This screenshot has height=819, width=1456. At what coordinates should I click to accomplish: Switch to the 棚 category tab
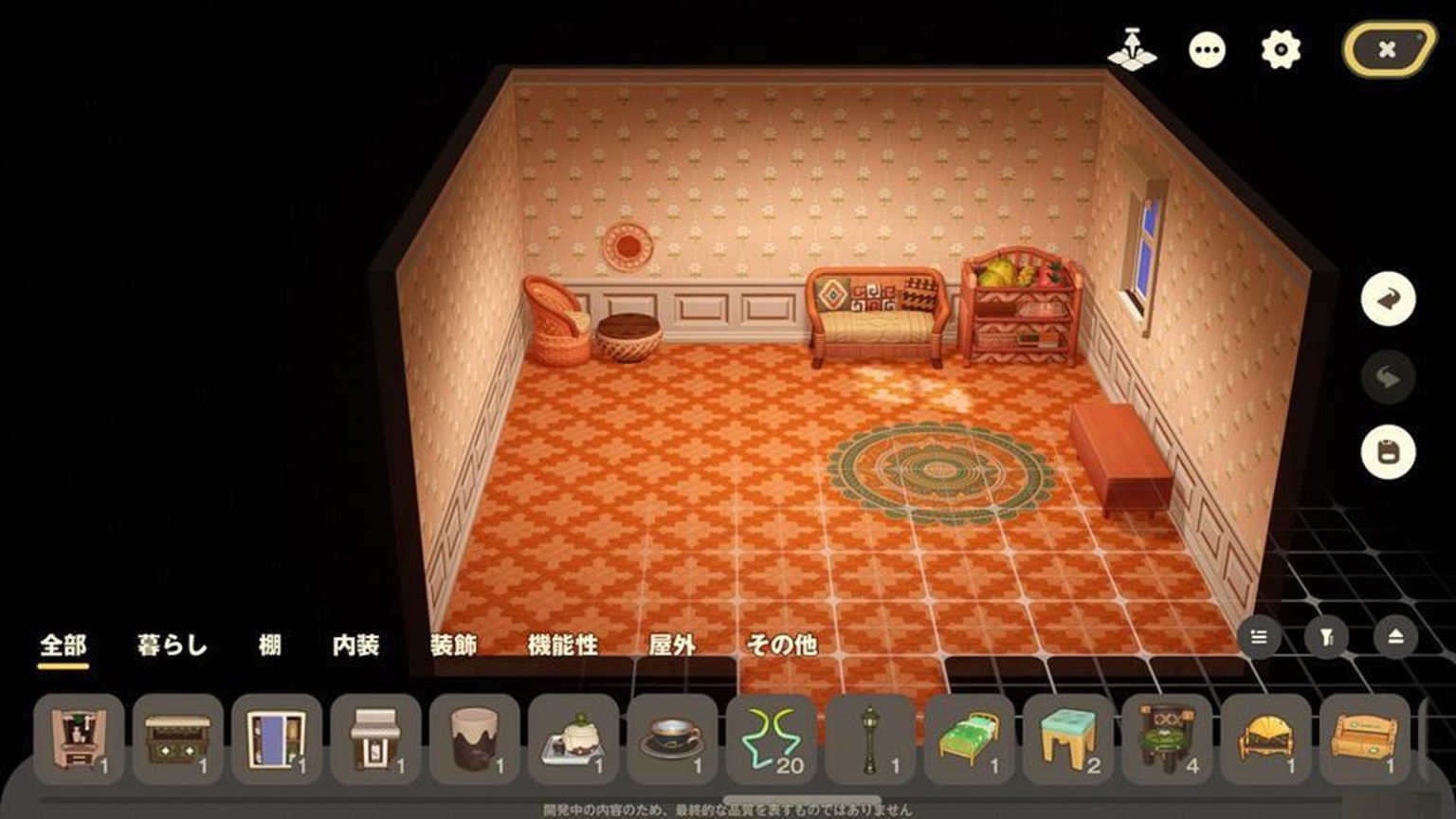[x=270, y=646]
